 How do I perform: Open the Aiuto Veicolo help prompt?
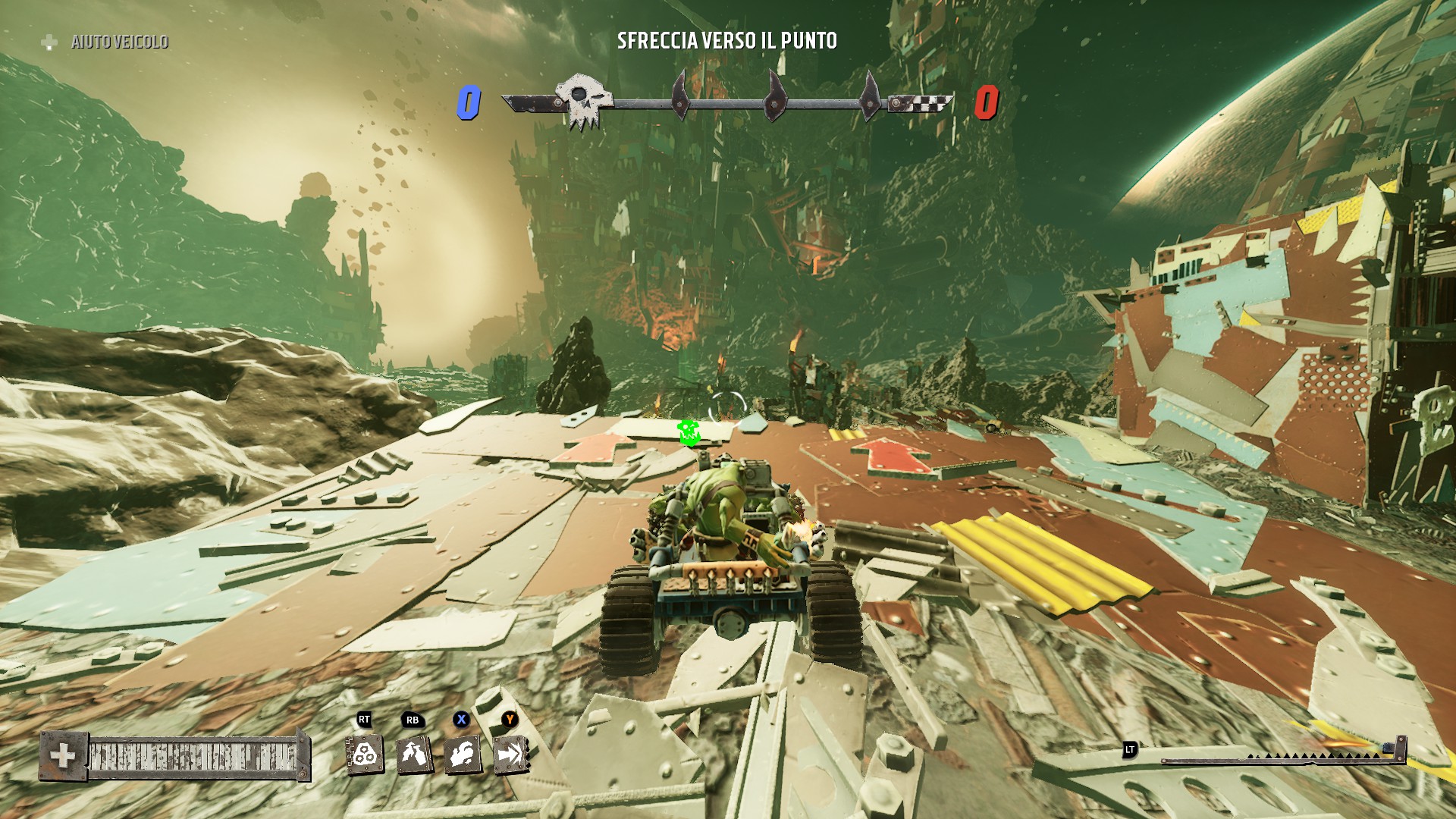point(106,42)
